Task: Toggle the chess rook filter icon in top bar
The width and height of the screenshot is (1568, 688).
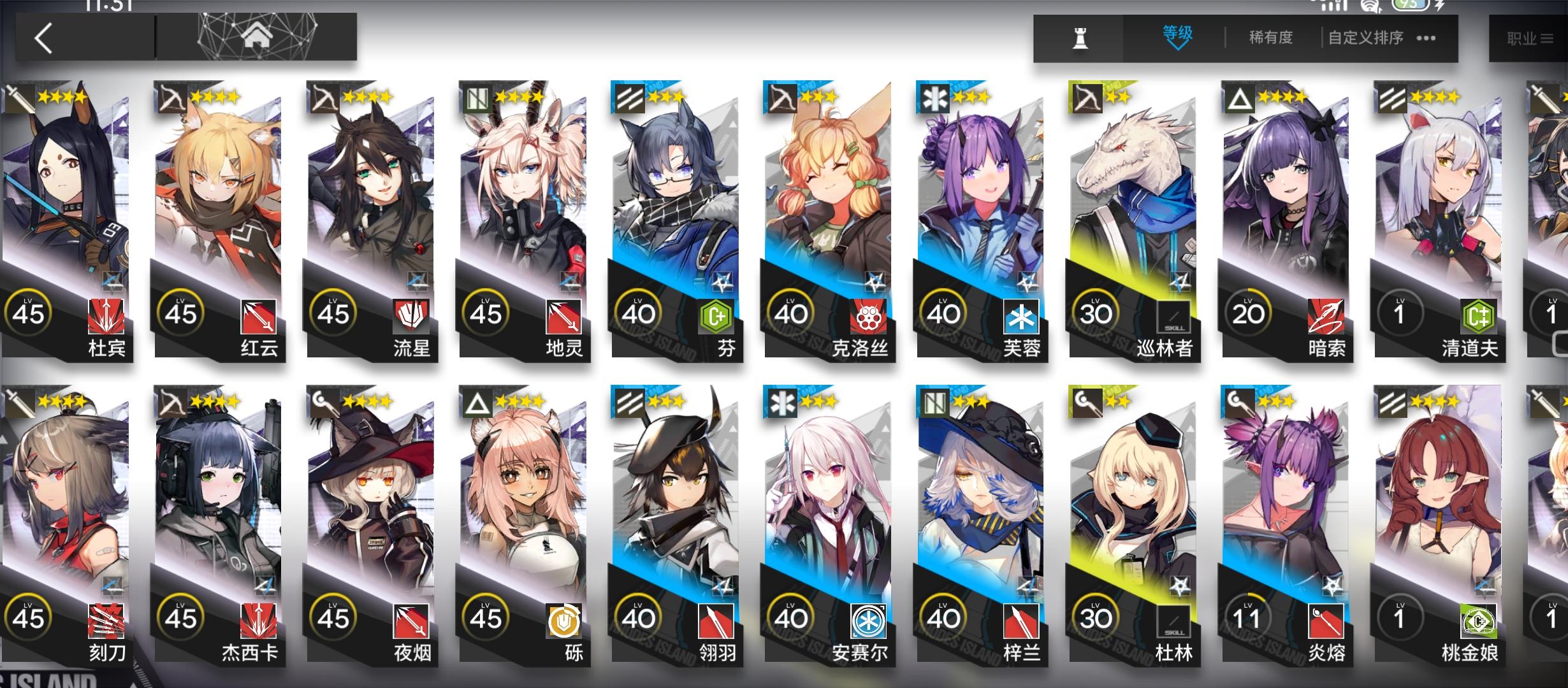Action: click(x=1078, y=37)
